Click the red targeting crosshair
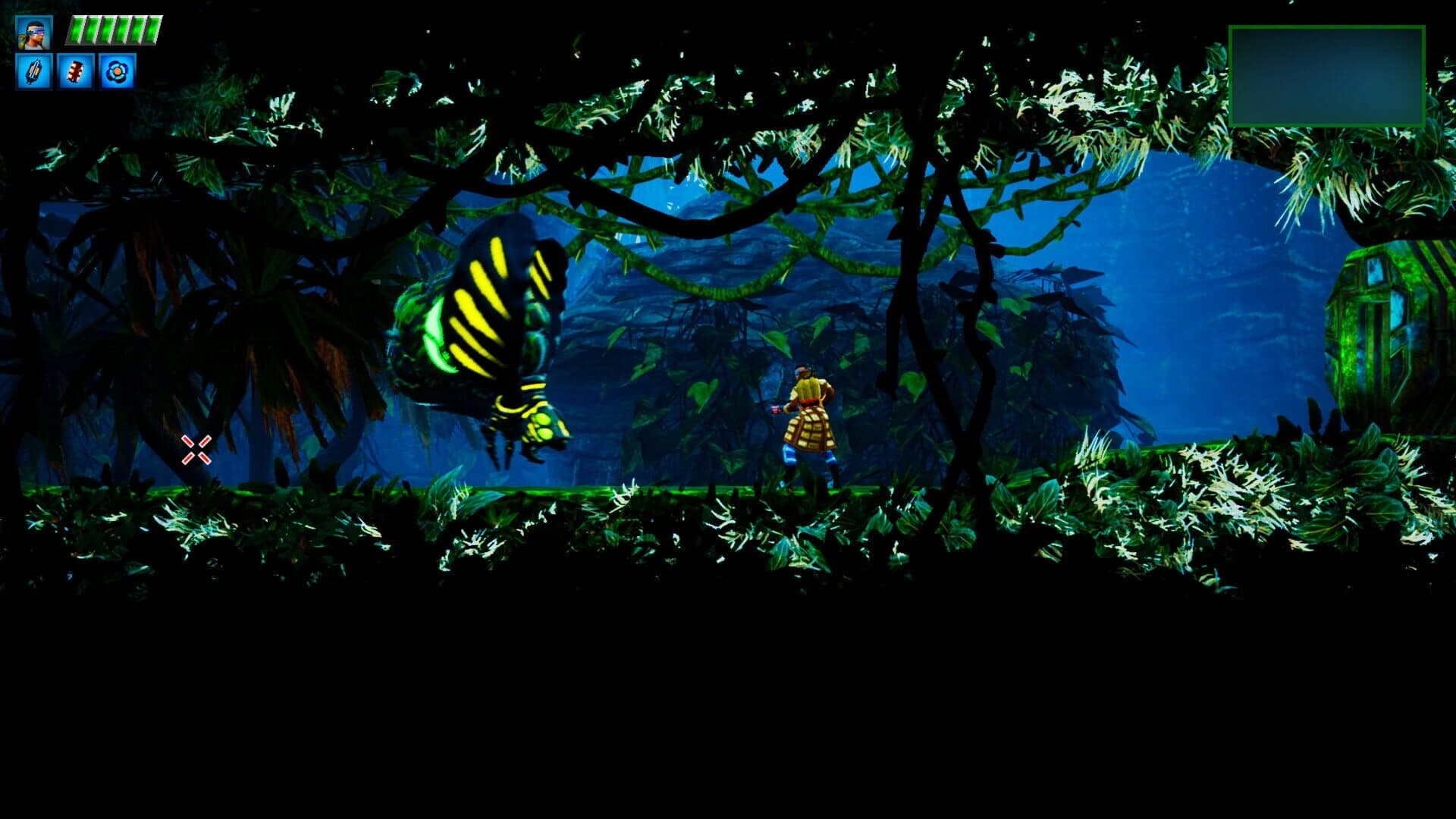Image resolution: width=1456 pixels, height=819 pixels. pyautogui.click(x=196, y=450)
